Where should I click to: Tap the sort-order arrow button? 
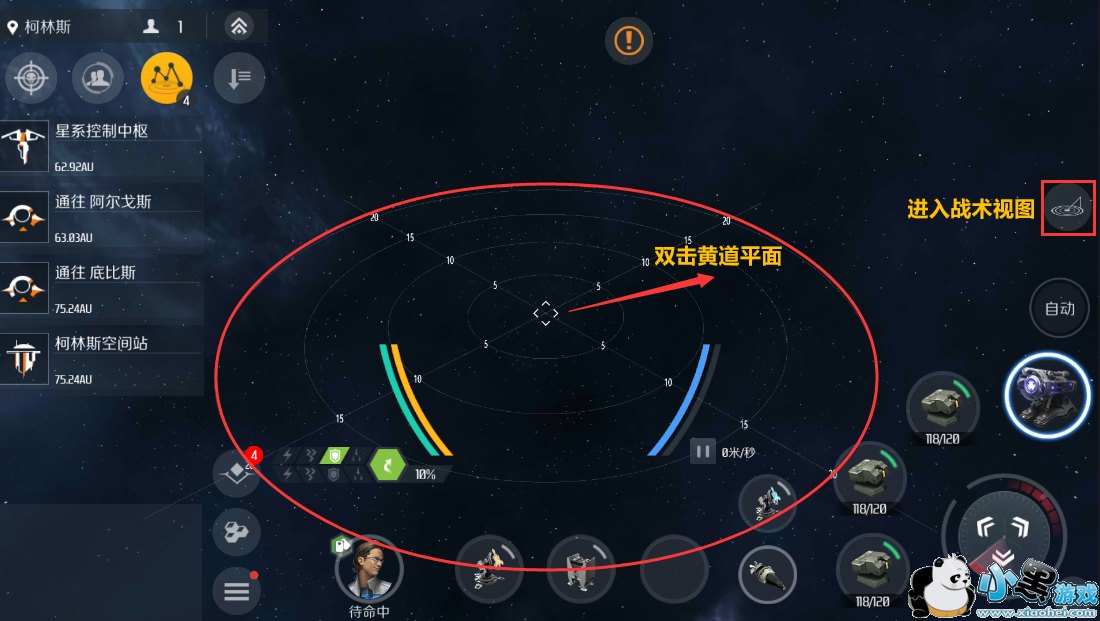tap(238, 78)
